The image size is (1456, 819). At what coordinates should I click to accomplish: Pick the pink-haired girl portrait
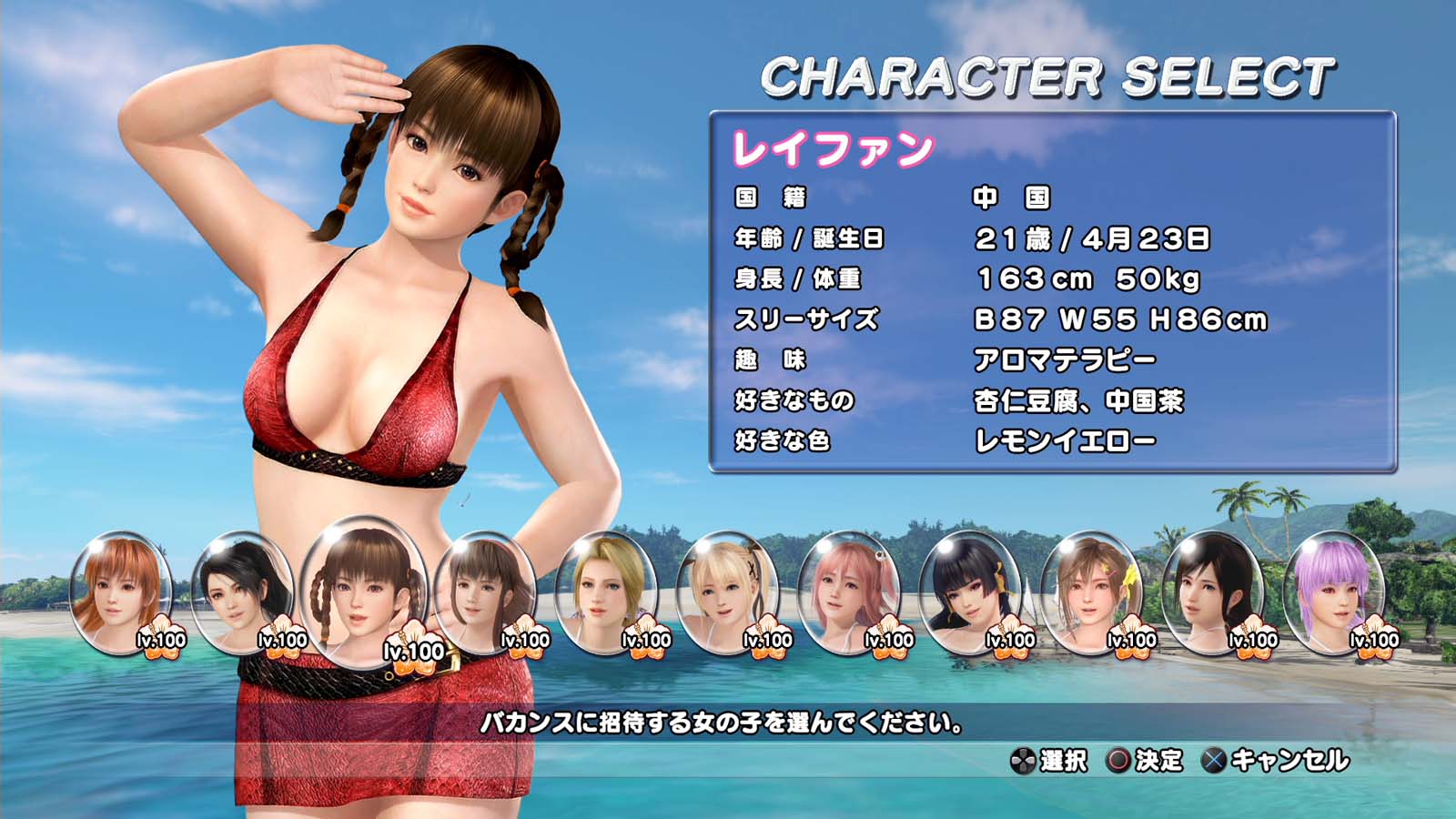coord(848,591)
